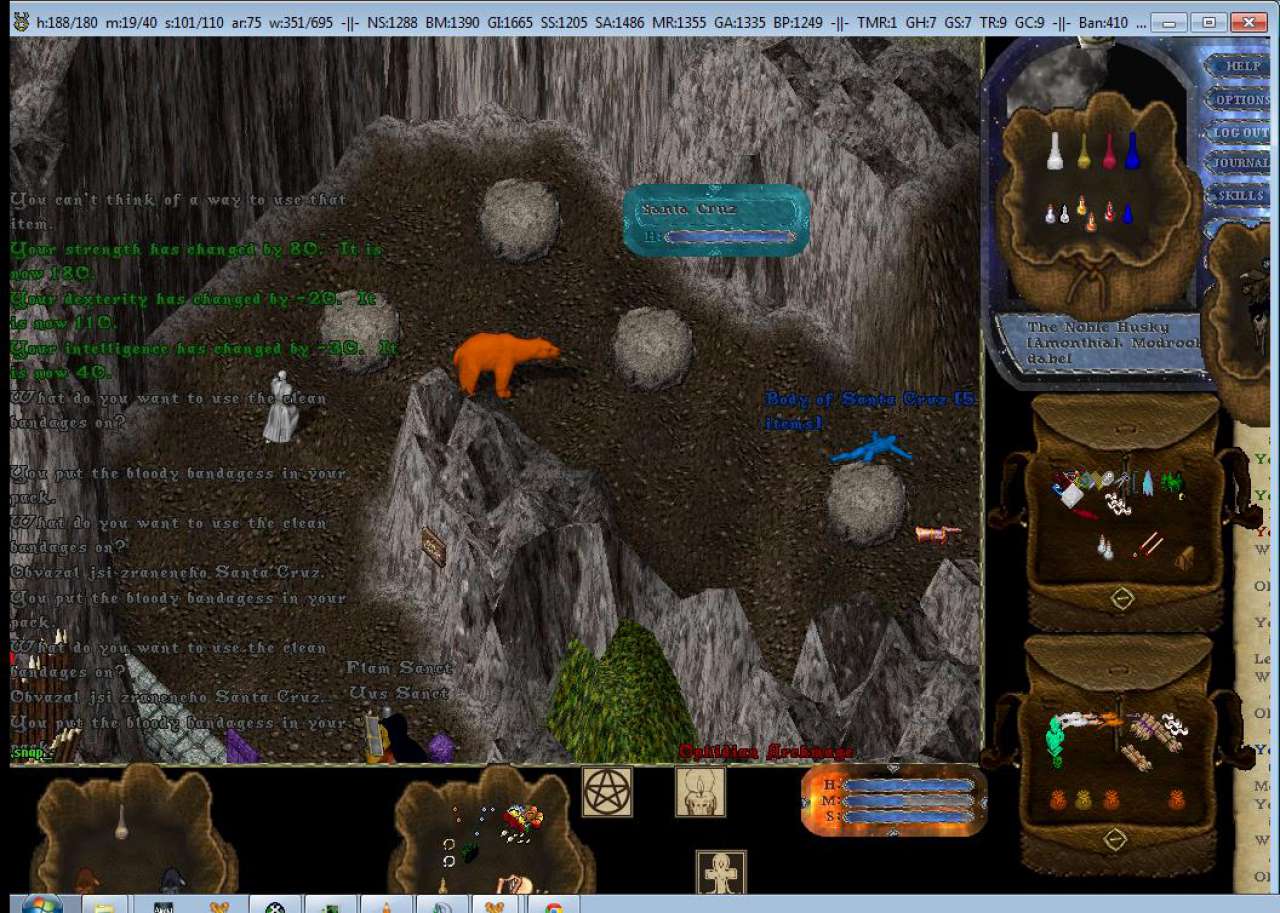Screen dimensions: 1280x913
Task: Click the character name plate The Noble Husky
Action: [x=1098, y=342]
